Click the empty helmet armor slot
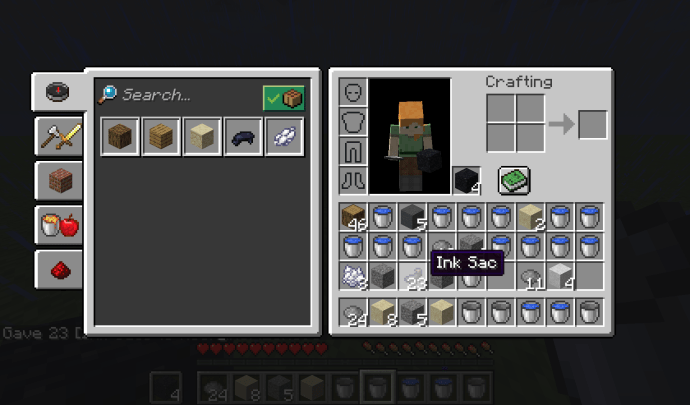The image size is (690, 405). [354, 93]
